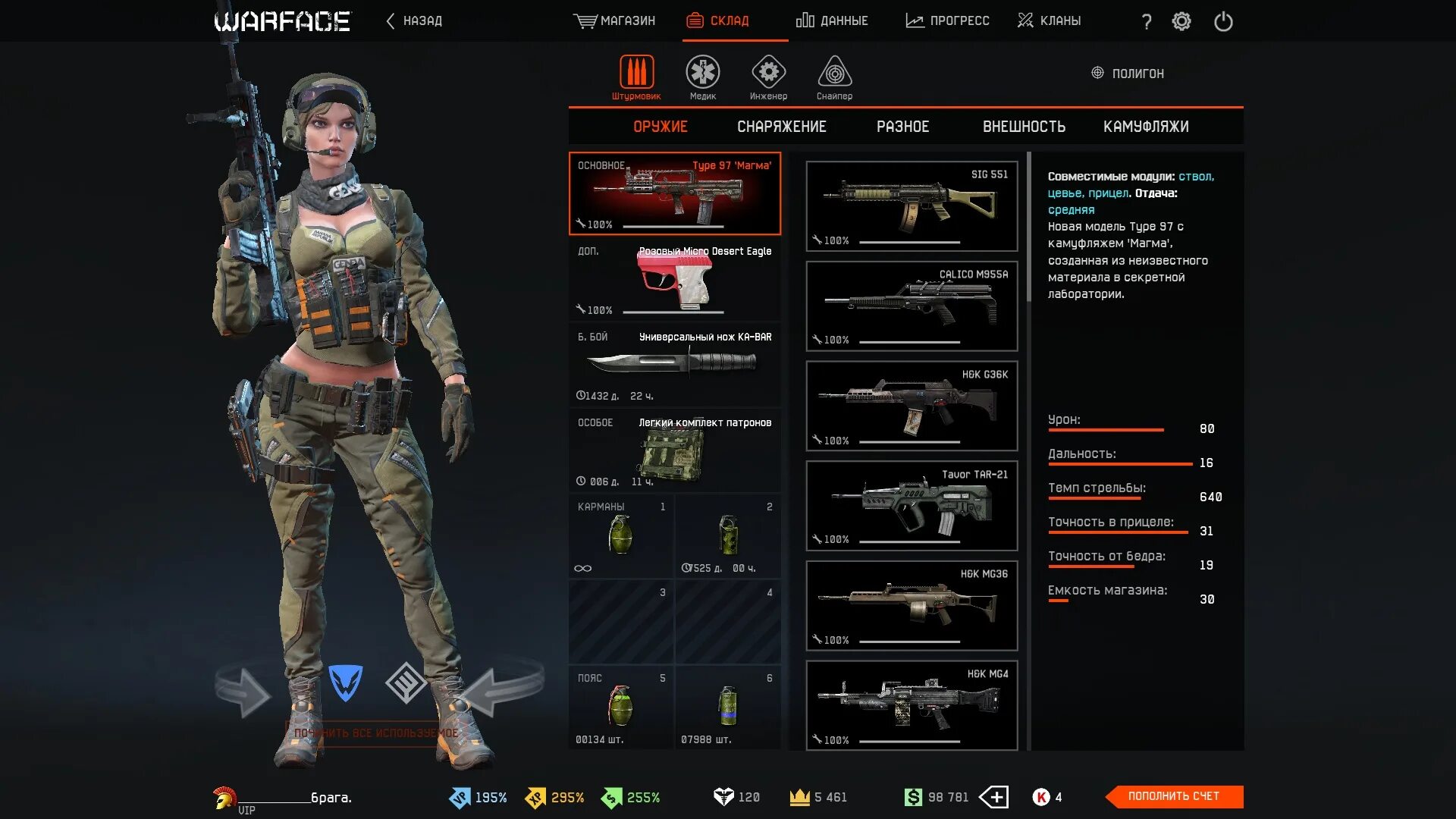Pick the Tavor TAR-21 rifle

coord(912,506)
